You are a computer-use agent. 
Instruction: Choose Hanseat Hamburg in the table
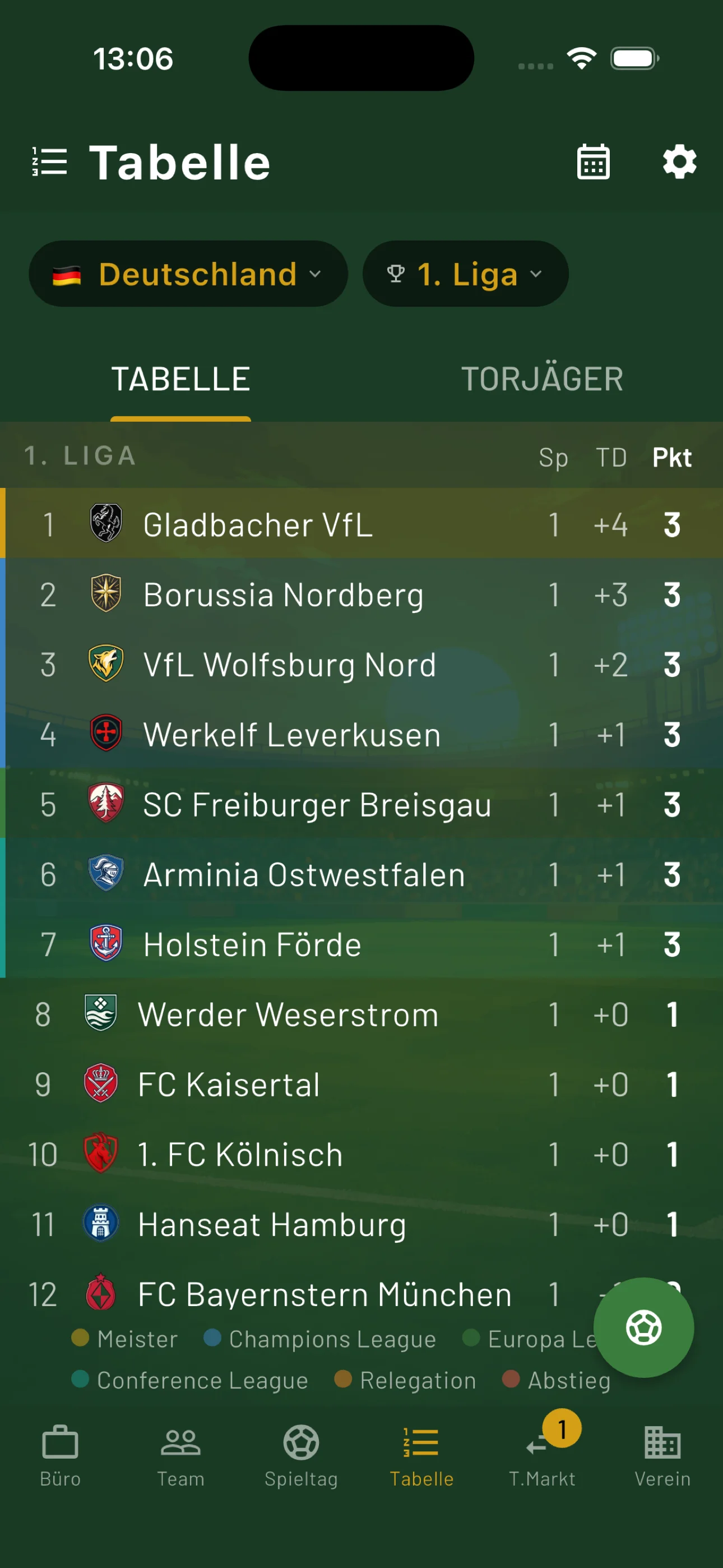click(361, 1224)
